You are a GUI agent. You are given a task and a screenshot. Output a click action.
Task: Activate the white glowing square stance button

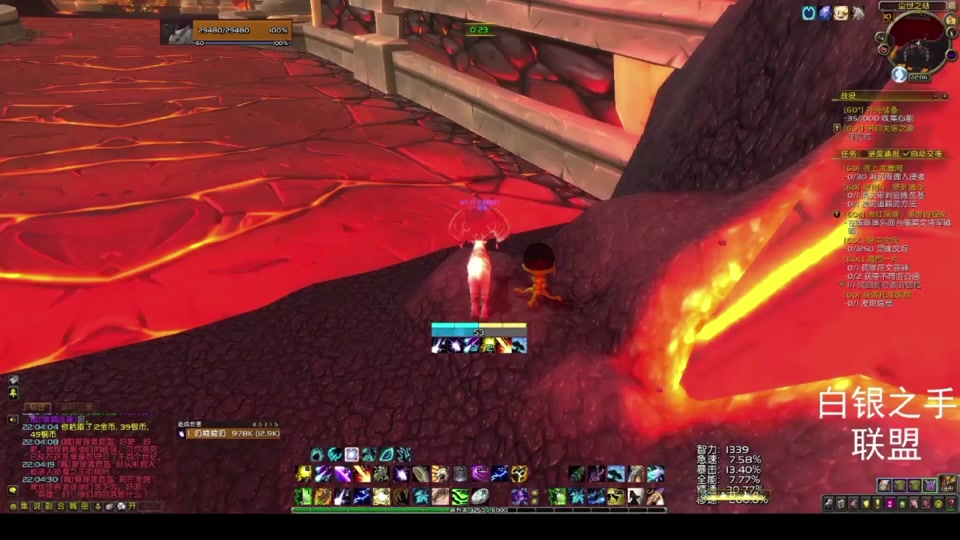[x=352, y=455]
